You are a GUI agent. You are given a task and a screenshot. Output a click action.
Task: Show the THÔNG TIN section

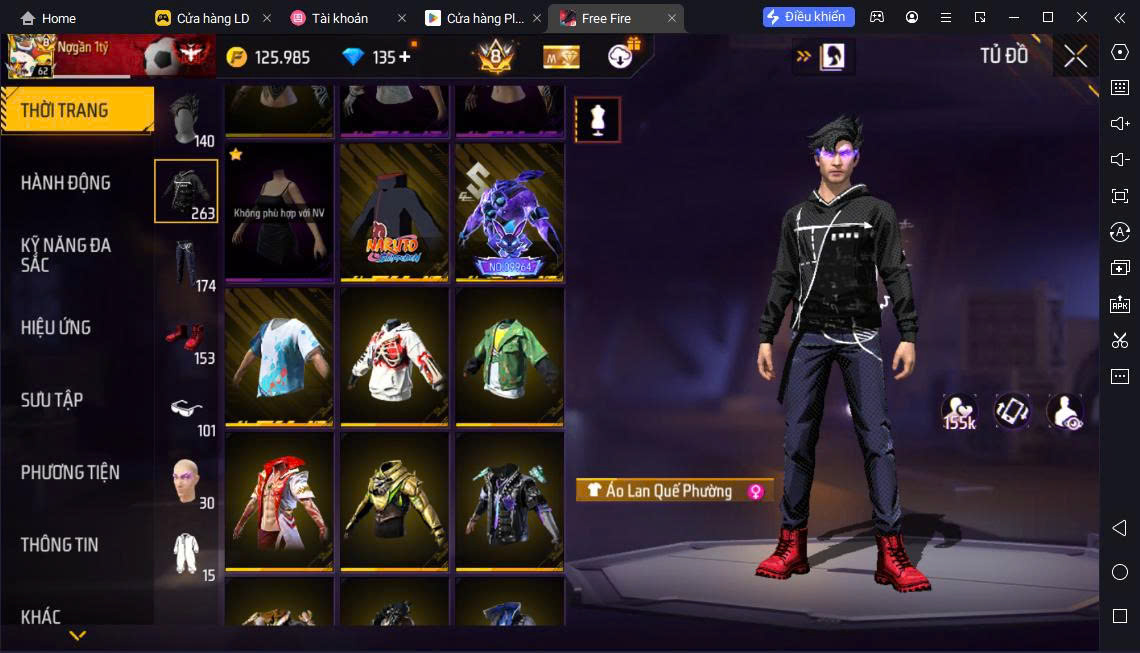pos(60,545)
